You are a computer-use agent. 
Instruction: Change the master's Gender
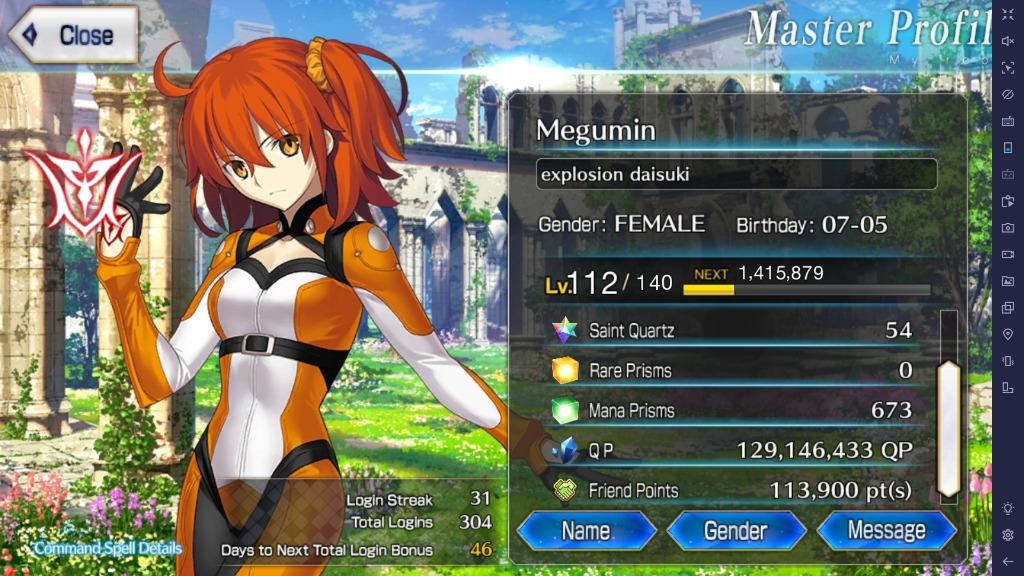tap(736, 530)
